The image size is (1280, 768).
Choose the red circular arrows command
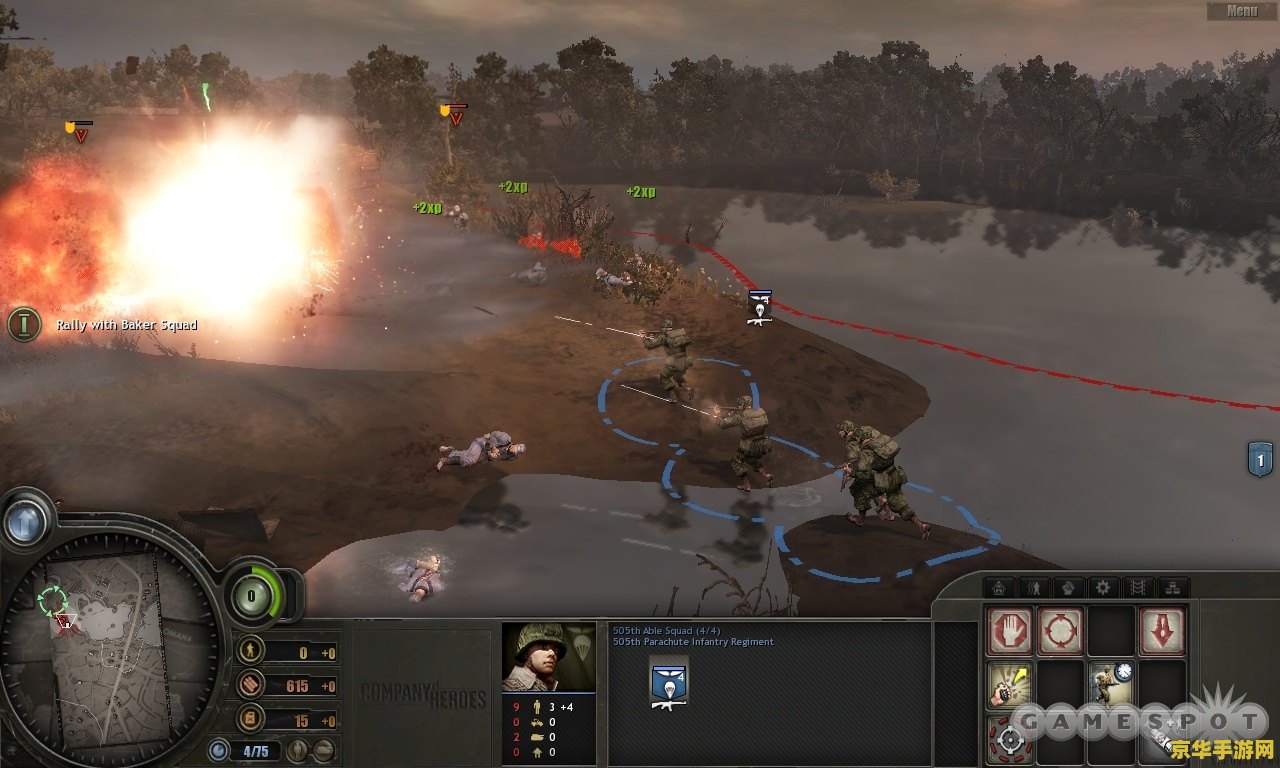click(x=1060, y=632)
